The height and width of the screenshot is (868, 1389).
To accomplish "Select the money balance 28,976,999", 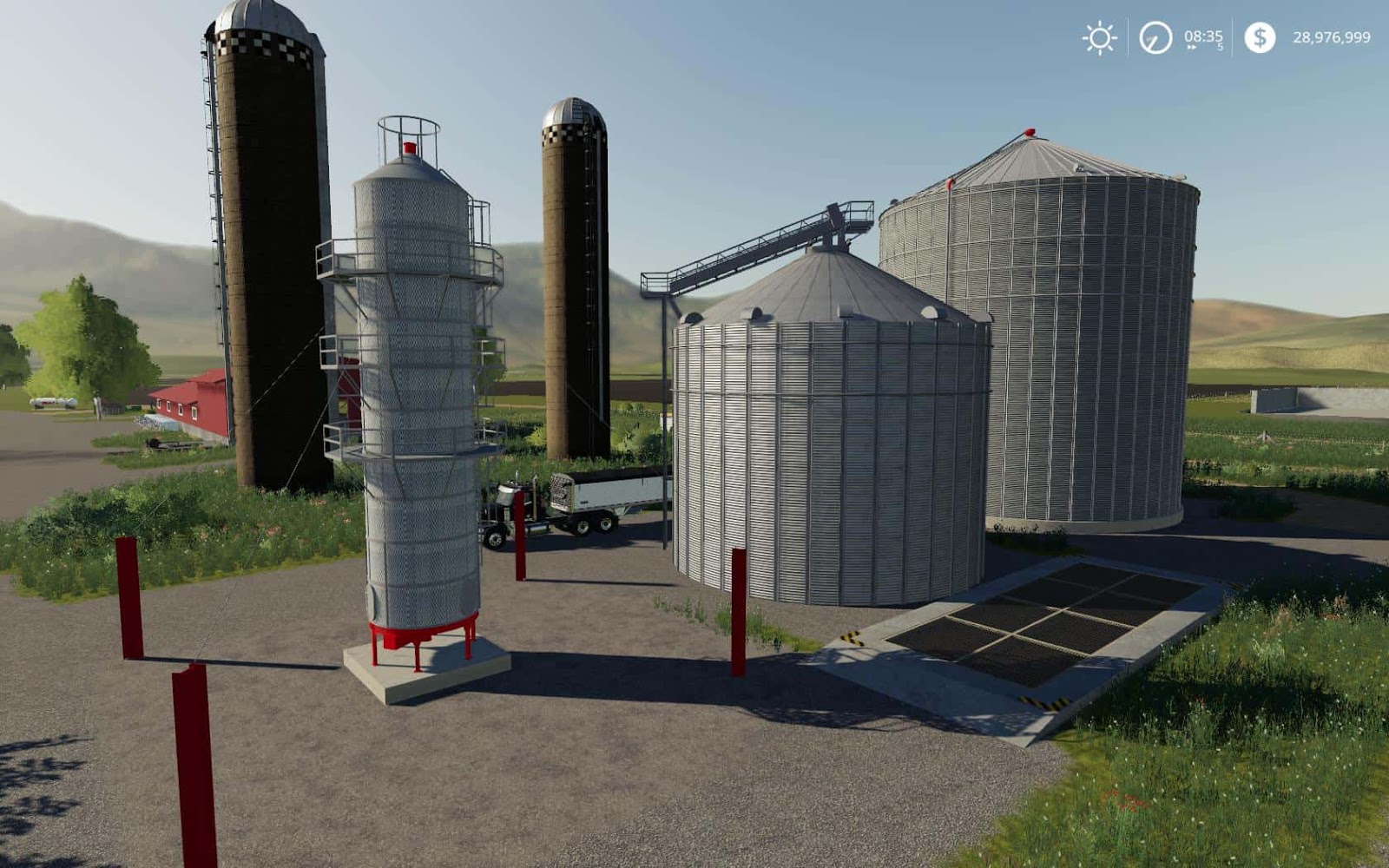I will pos(1333,37).
